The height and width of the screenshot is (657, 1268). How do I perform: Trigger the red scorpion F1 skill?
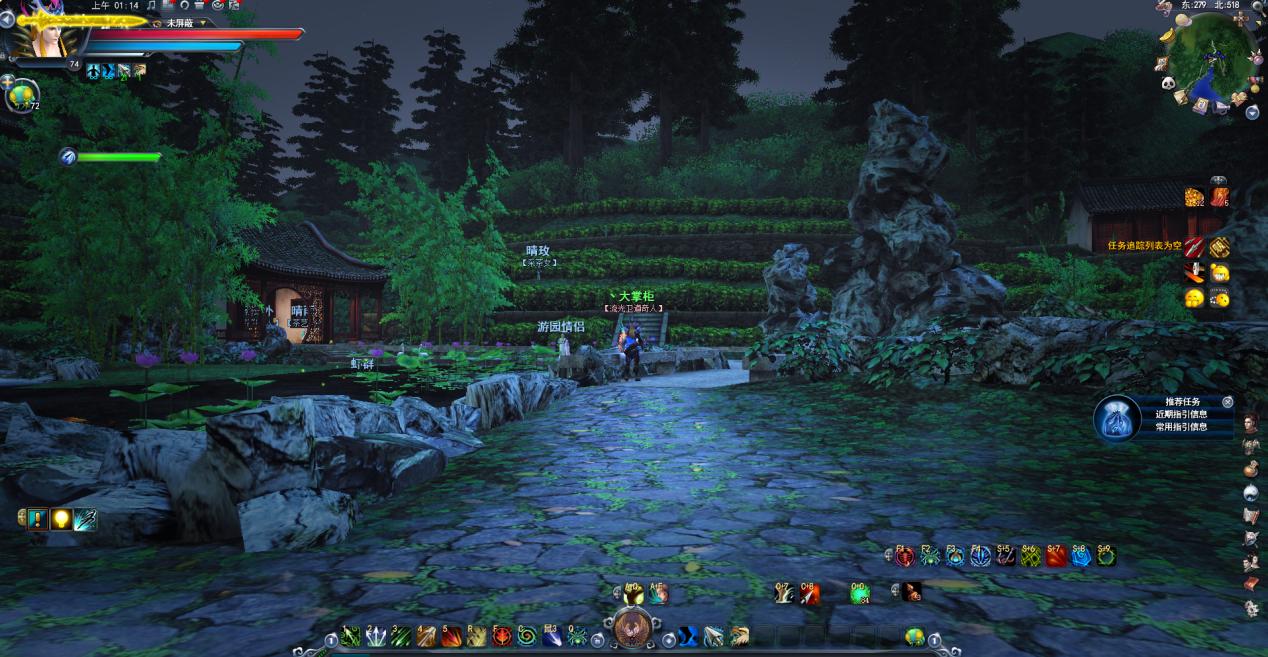tap(905, 557)
